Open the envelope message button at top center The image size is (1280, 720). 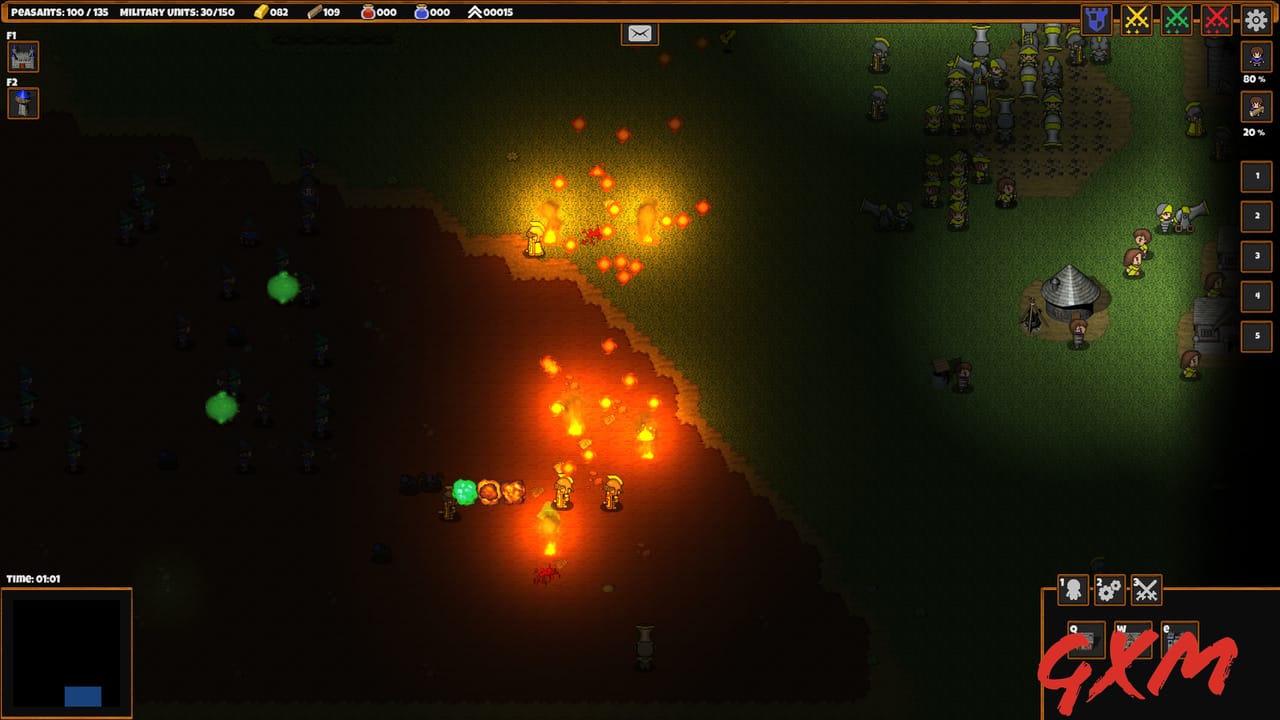pos(638,32)
